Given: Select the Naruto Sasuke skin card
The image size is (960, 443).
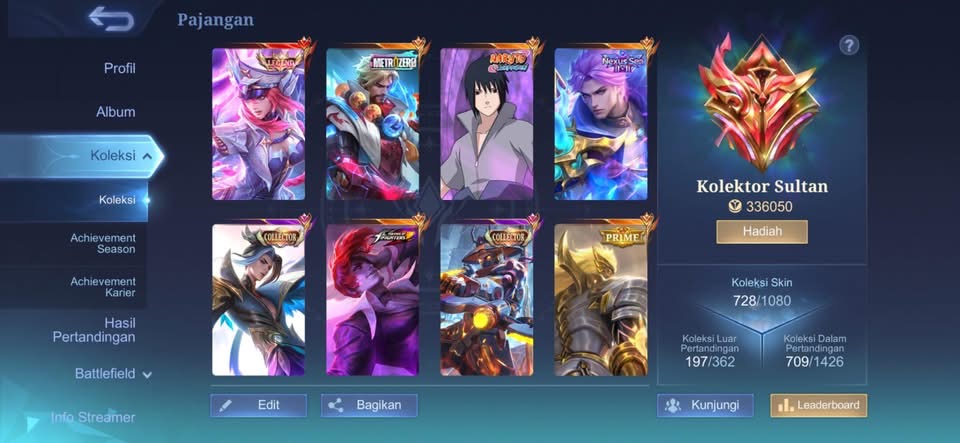Looking at the screenshot, I should click(487, 124).
